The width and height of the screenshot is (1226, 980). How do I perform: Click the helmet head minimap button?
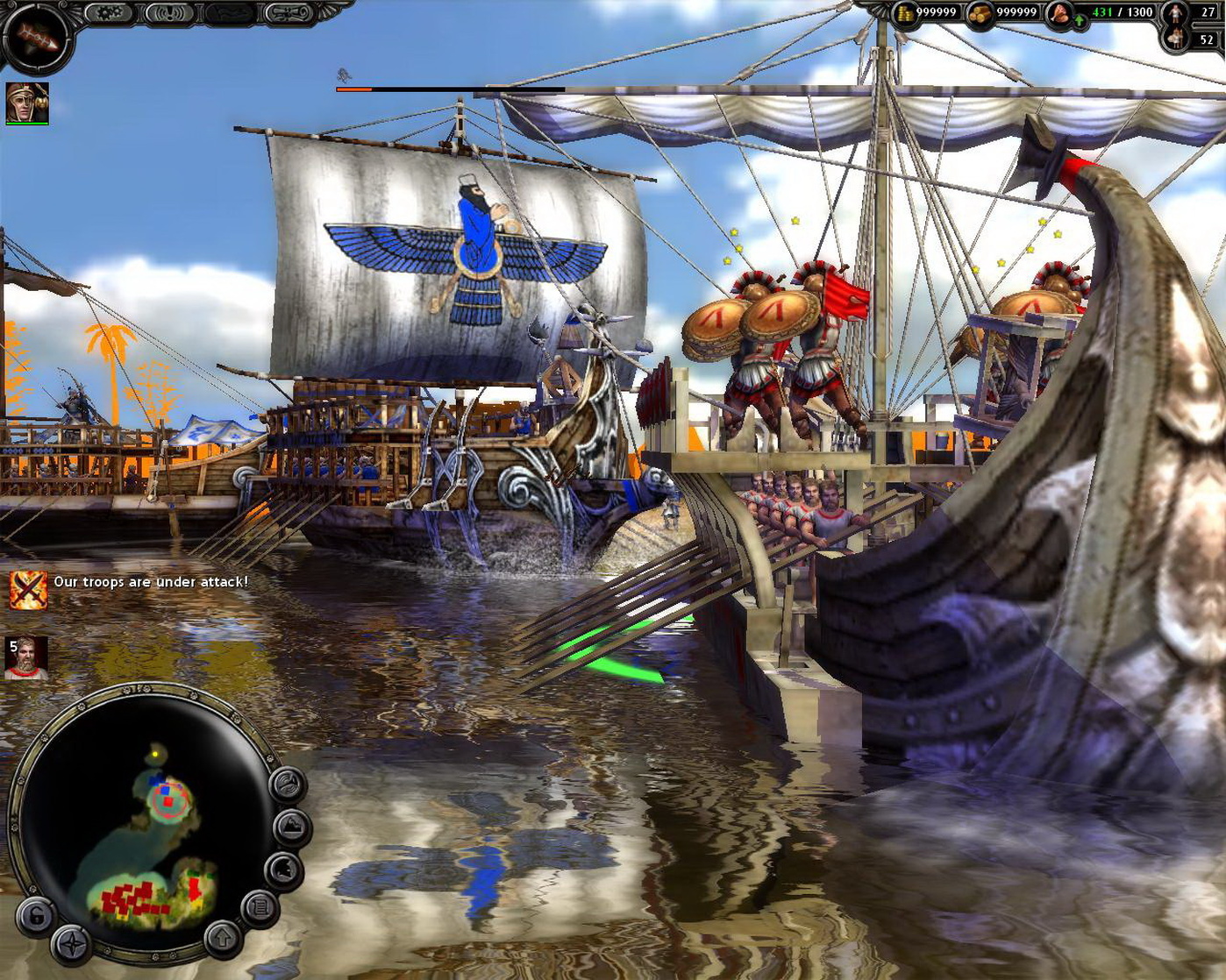coord(285,868)
